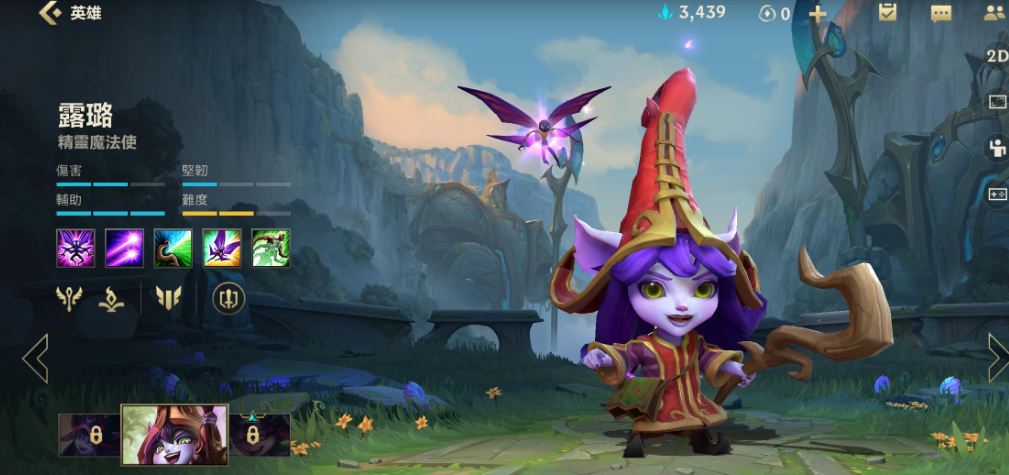Open the missions clipboard icon
Viewport: 1009px width, 475px height.
pyautogui.click(x=887, y=12)
